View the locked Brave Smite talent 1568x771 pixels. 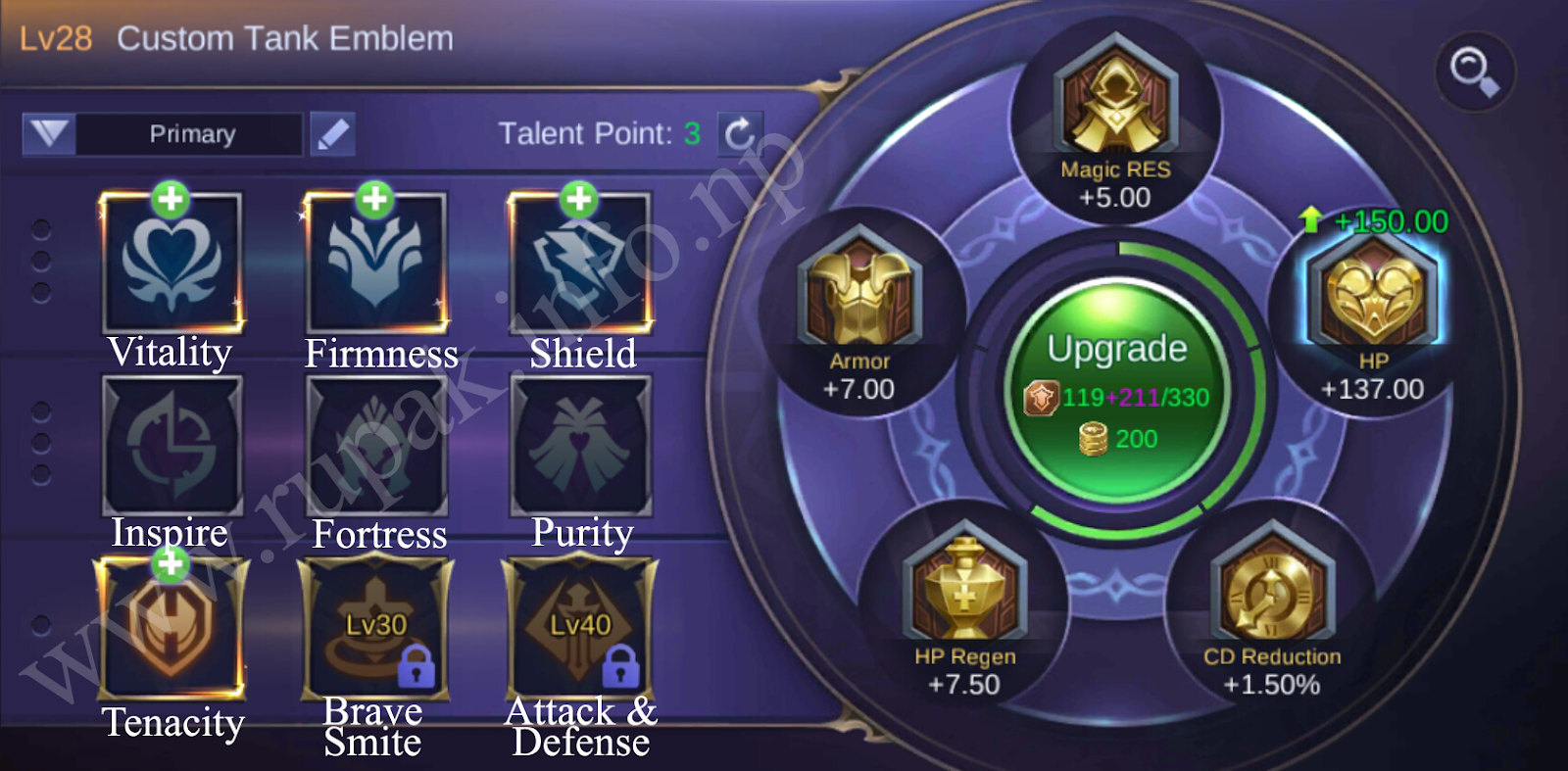377,627
